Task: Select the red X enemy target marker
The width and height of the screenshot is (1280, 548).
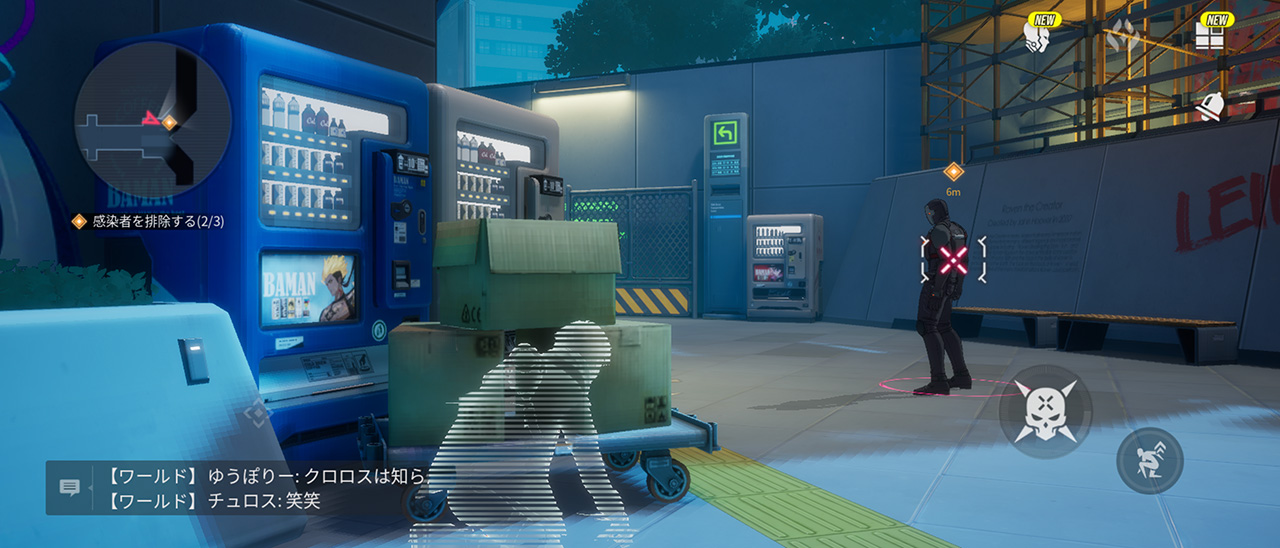Action: [x=954, y=260]
